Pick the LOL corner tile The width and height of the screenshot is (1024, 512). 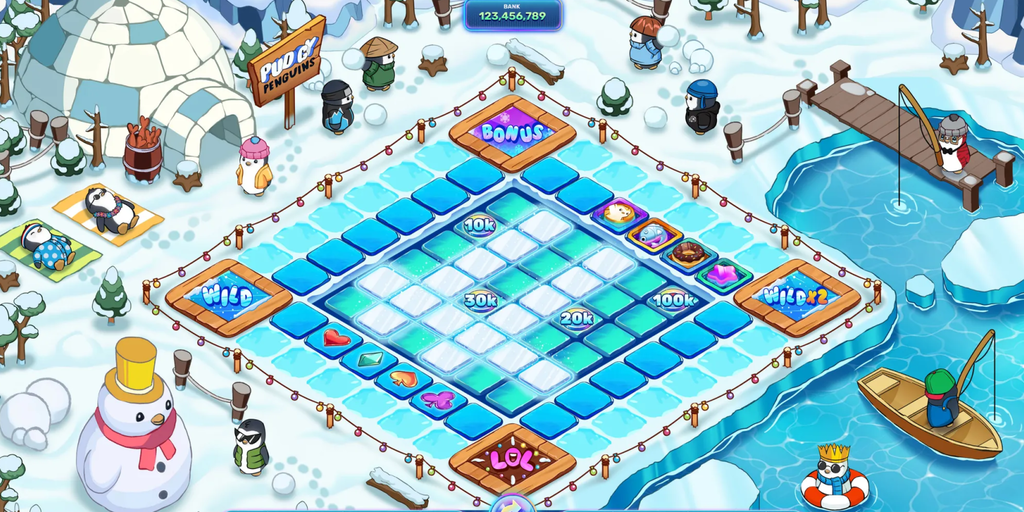(x=512, y=459)
